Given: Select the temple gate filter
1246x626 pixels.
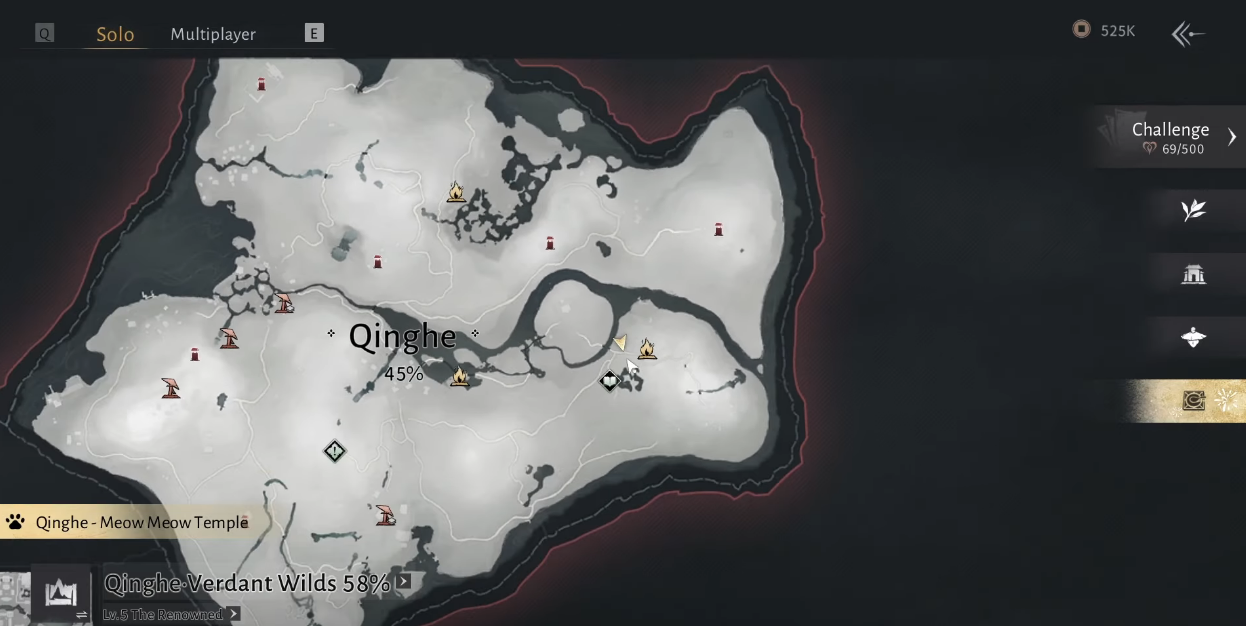Looking at the screenshot, I should 1193,274.
